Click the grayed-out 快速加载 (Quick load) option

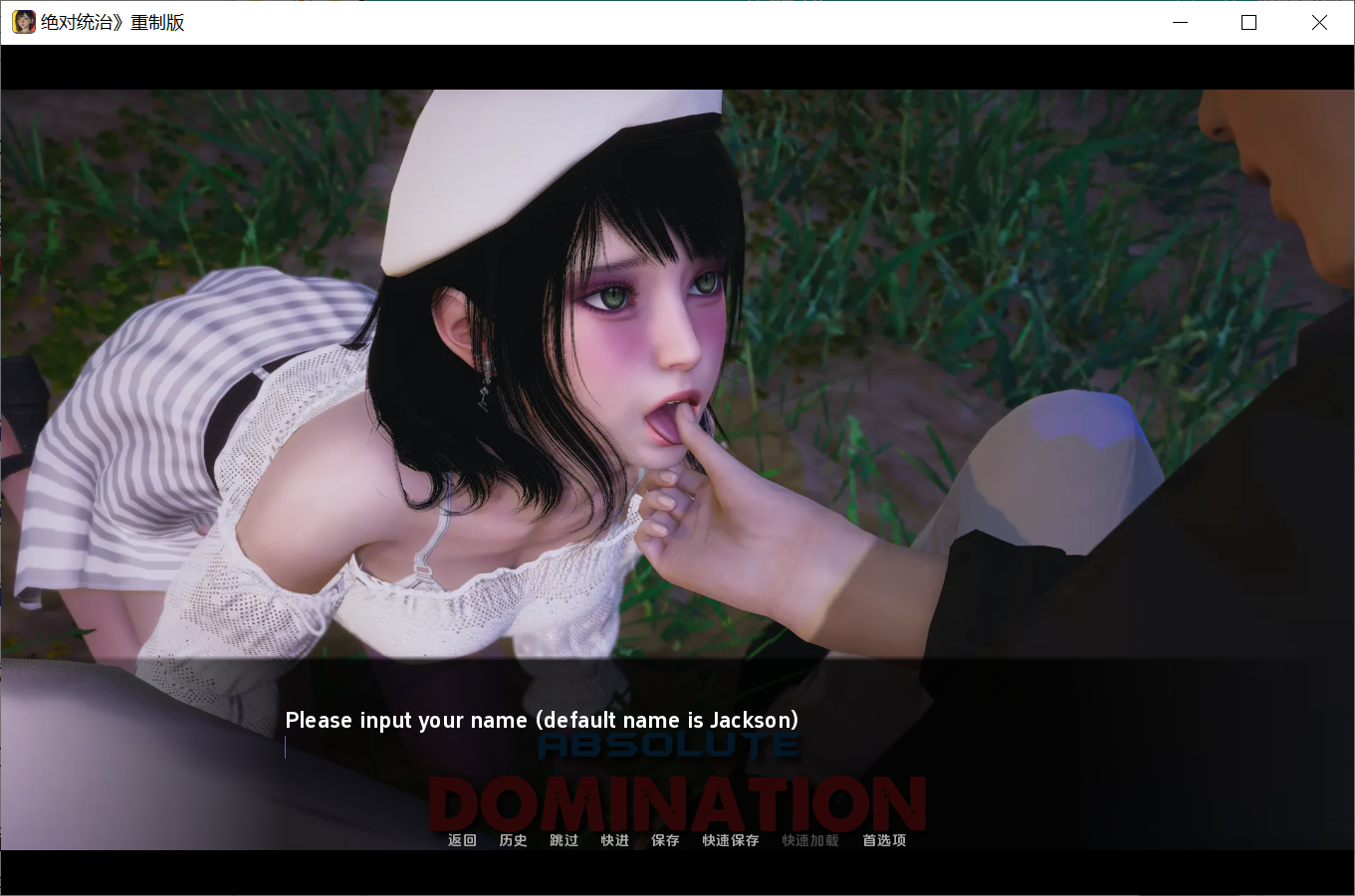point(808,840)
